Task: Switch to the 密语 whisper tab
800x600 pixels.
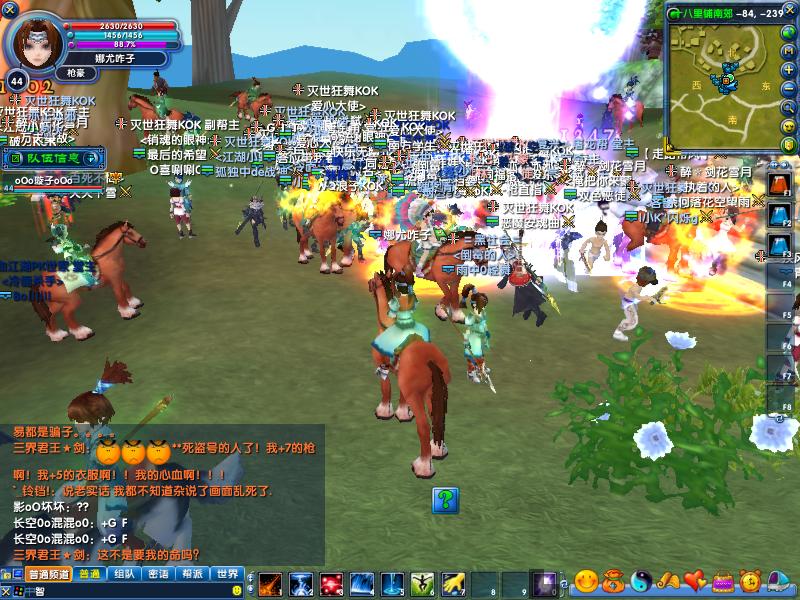Action: pos(158,574)
